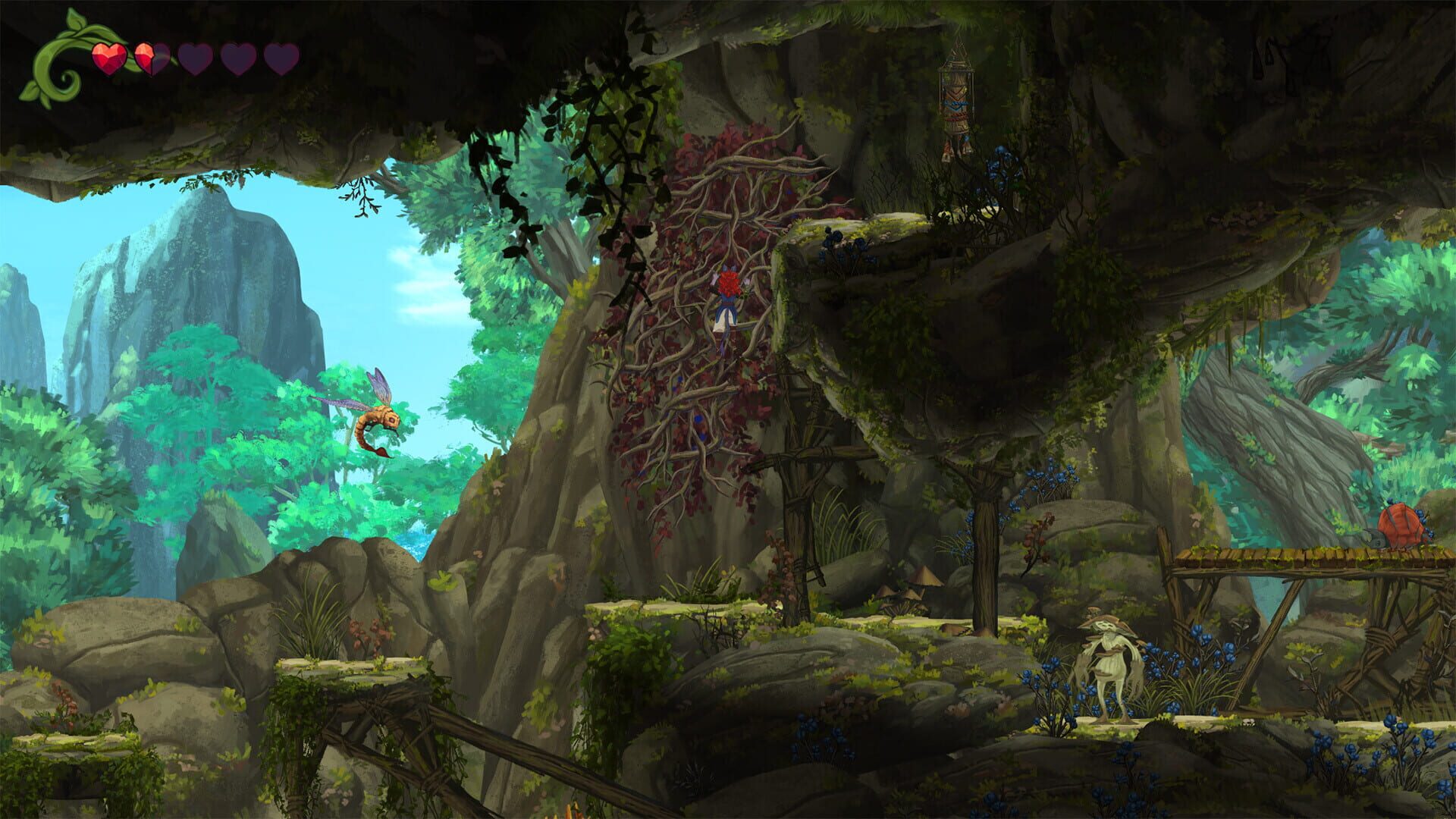1456x819 pixels.
Task: Click along the row of hearts health meter
Action: [193, 58]
